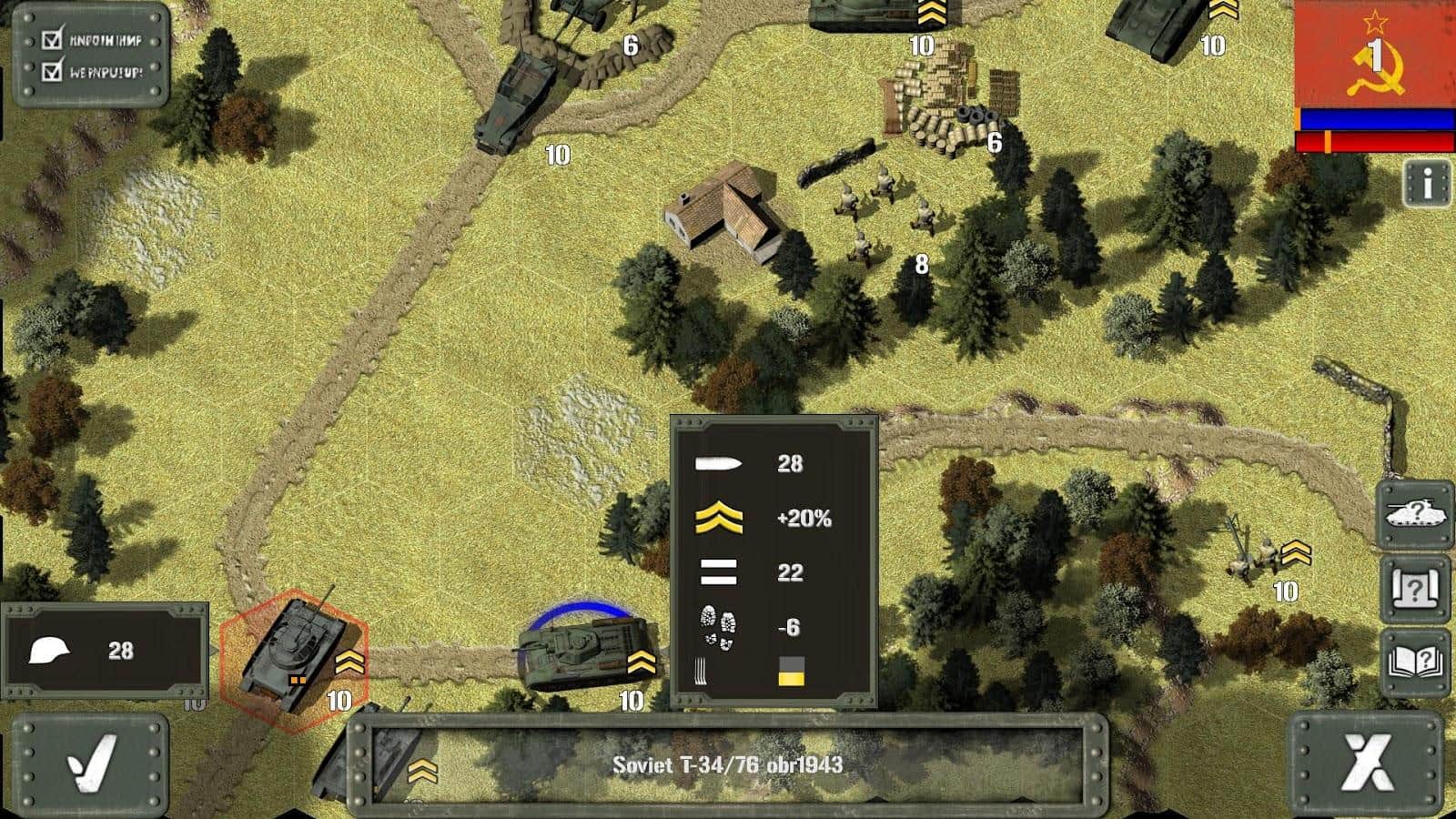Click the bullet ammo icon in the stats panel
Viewport: 1456px width, 819px height.
click(x=718, y=462)
